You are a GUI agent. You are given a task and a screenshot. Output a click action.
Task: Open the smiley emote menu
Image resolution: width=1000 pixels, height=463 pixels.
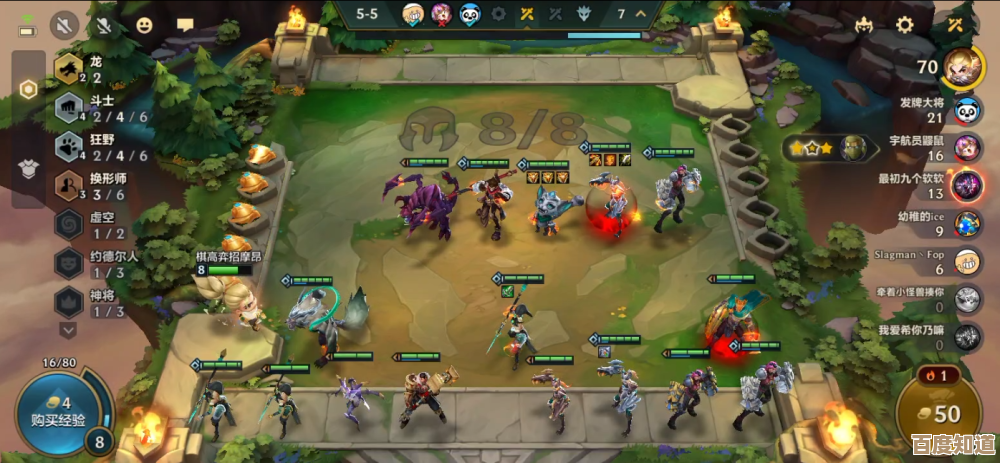point(145,25)
